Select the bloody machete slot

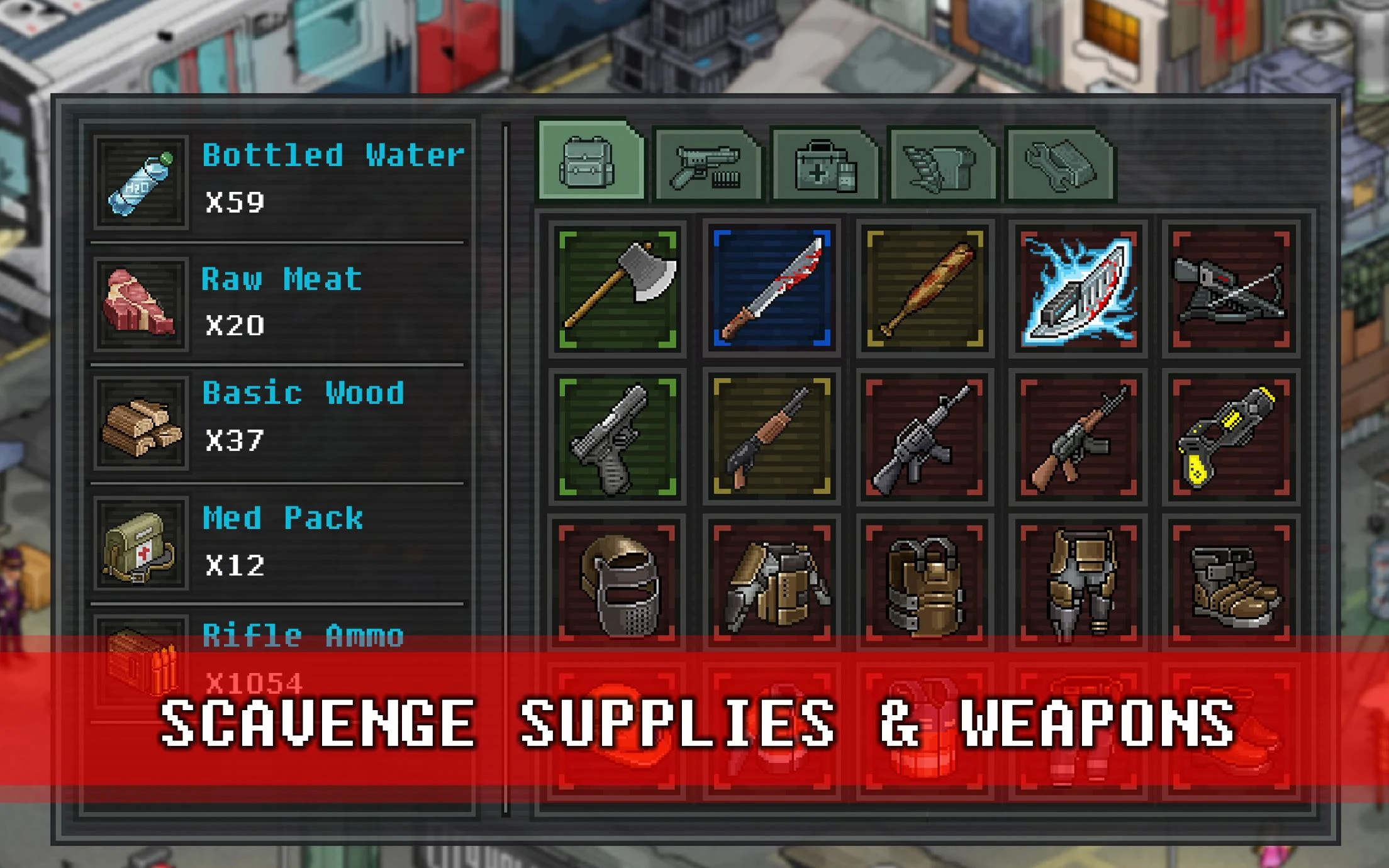click(771, 289)
